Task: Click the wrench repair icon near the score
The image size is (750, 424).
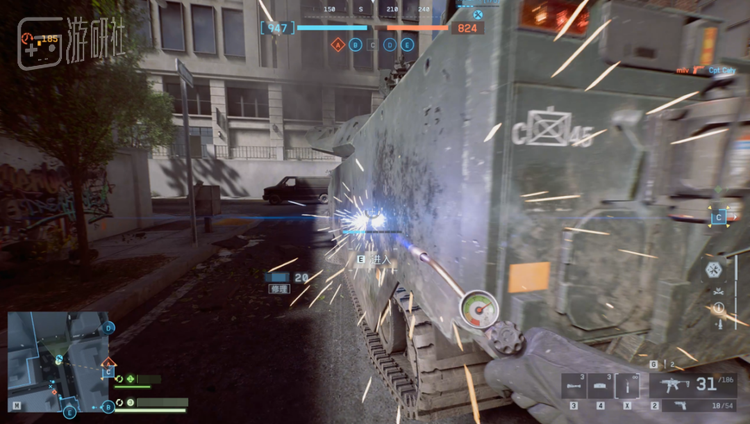Action: click(x=478, y=15)
